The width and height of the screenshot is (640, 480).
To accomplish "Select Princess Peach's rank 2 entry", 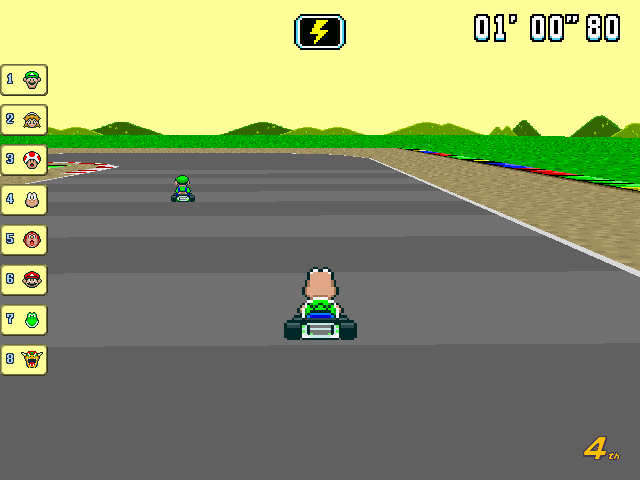I will click(24, 119).
